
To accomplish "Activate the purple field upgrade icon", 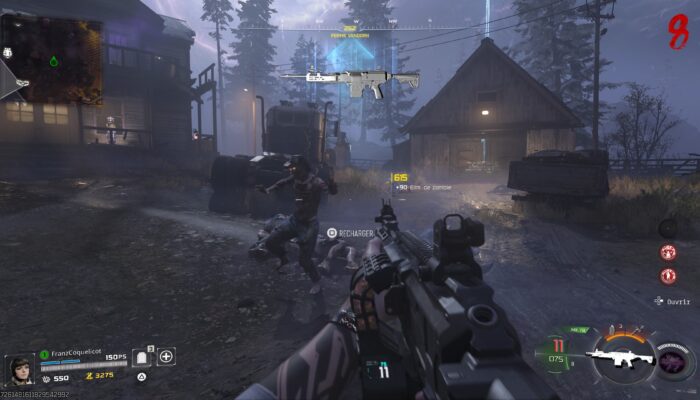I will click(x=674, y=359).
